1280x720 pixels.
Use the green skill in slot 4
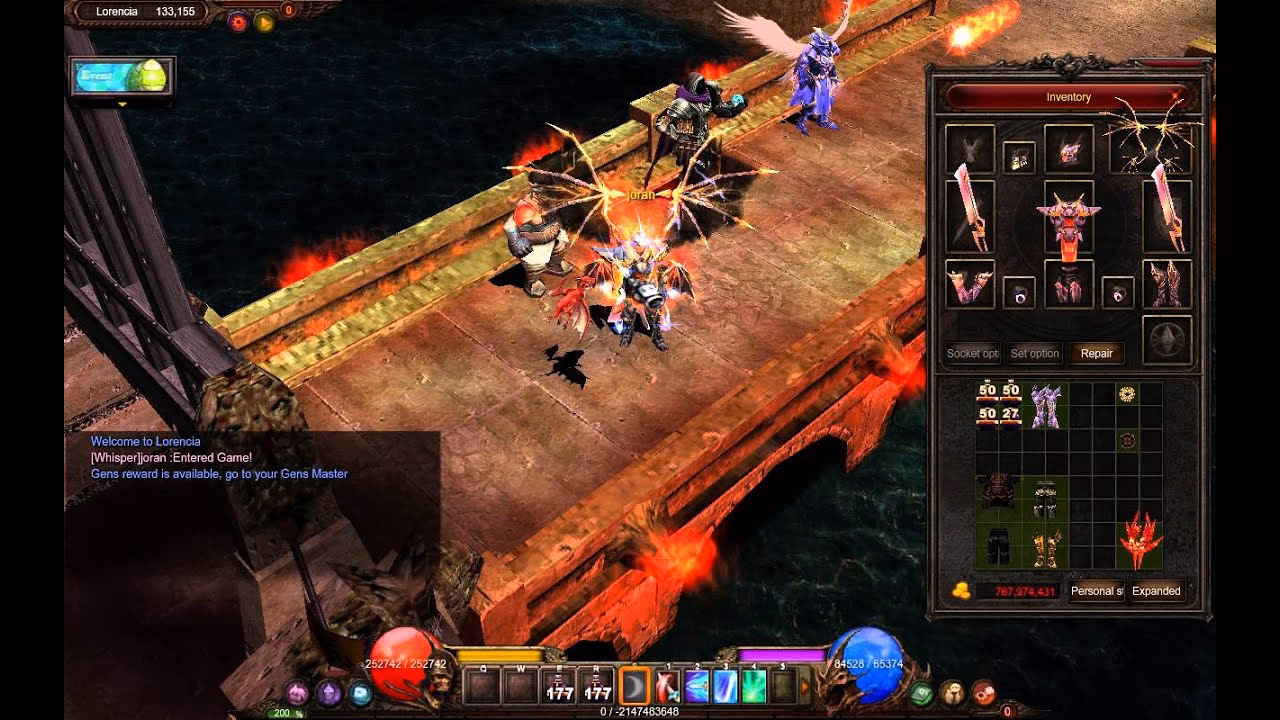(x=754, y=686)
